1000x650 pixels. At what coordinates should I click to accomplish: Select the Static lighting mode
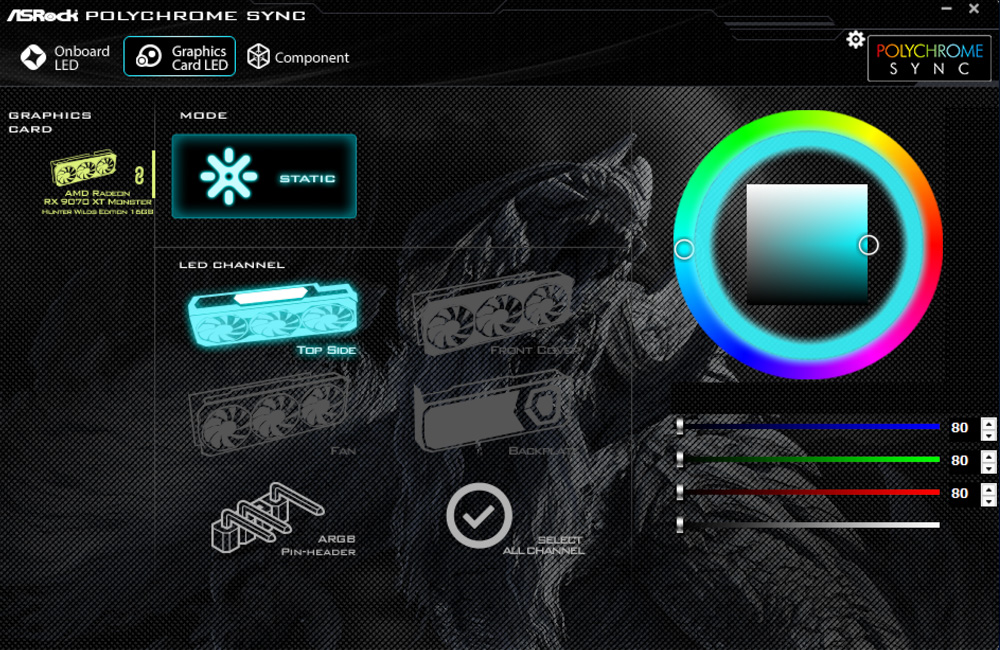[264, 177]
